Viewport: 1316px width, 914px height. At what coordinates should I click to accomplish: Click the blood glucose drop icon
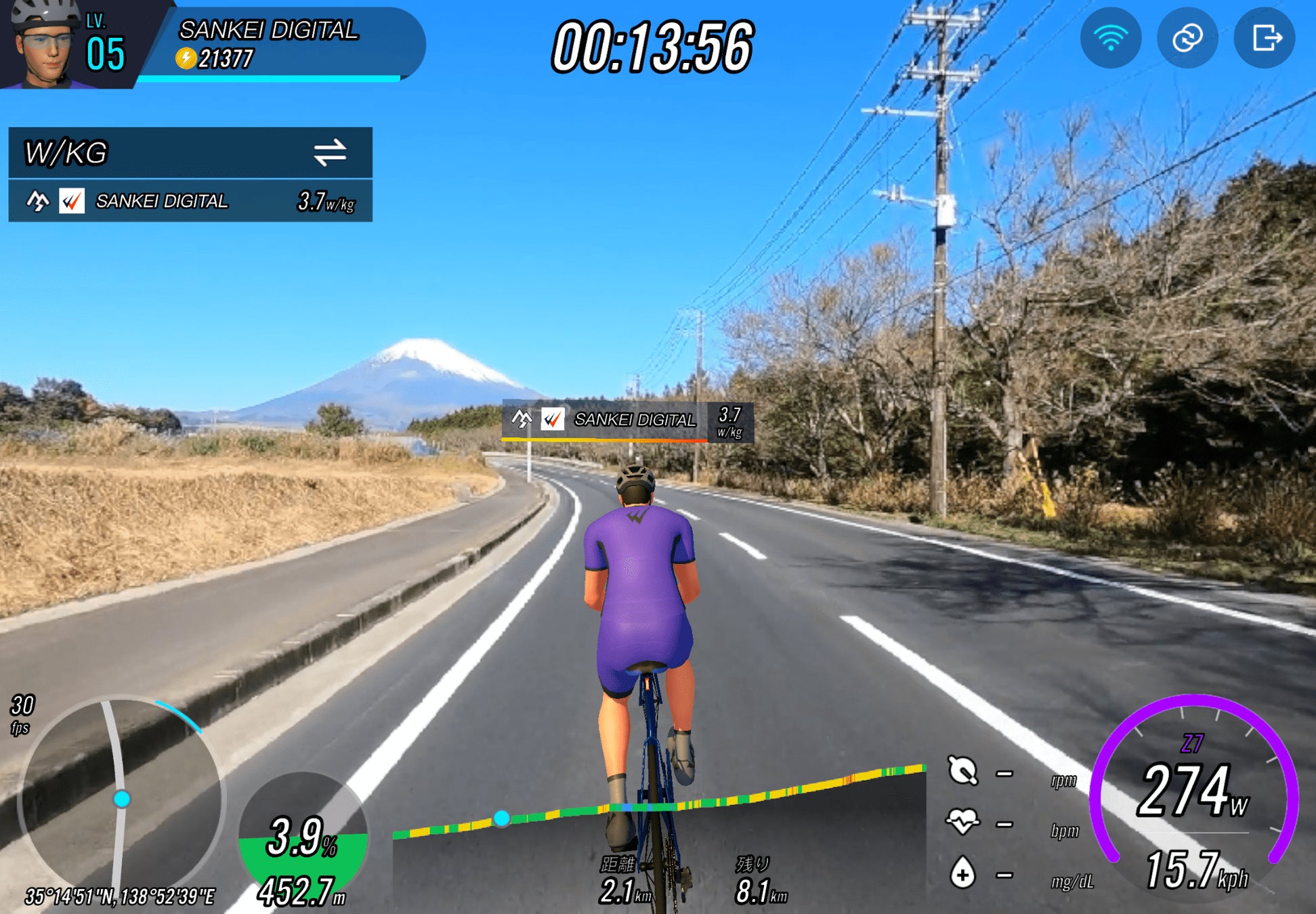point(962,873)
